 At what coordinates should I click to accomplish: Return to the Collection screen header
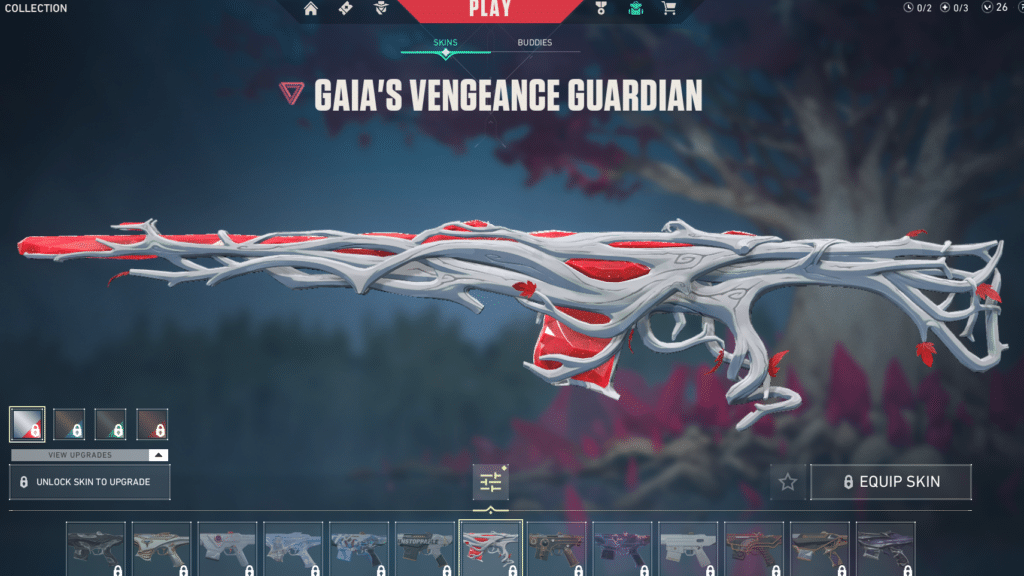(36, 8)
